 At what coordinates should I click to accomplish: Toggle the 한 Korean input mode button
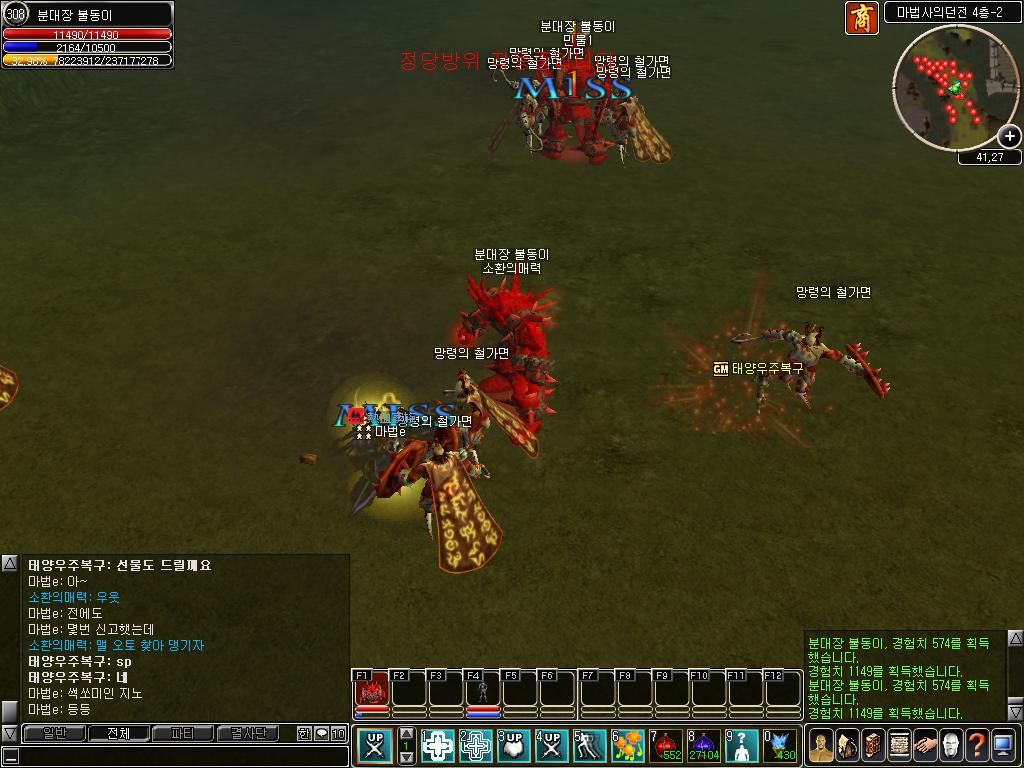(304, 734)
